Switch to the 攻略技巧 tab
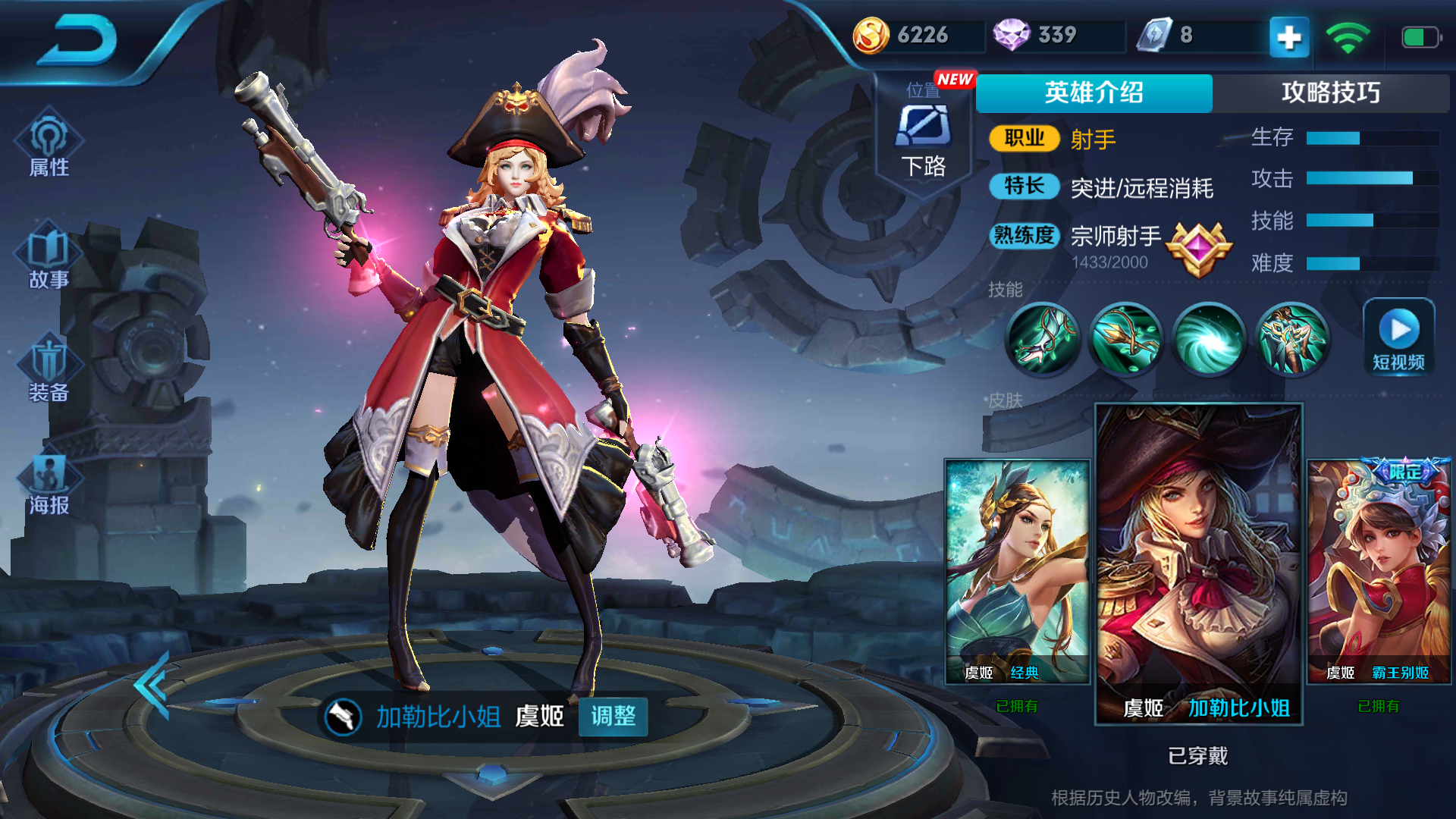 click(x=1330, y=93)
